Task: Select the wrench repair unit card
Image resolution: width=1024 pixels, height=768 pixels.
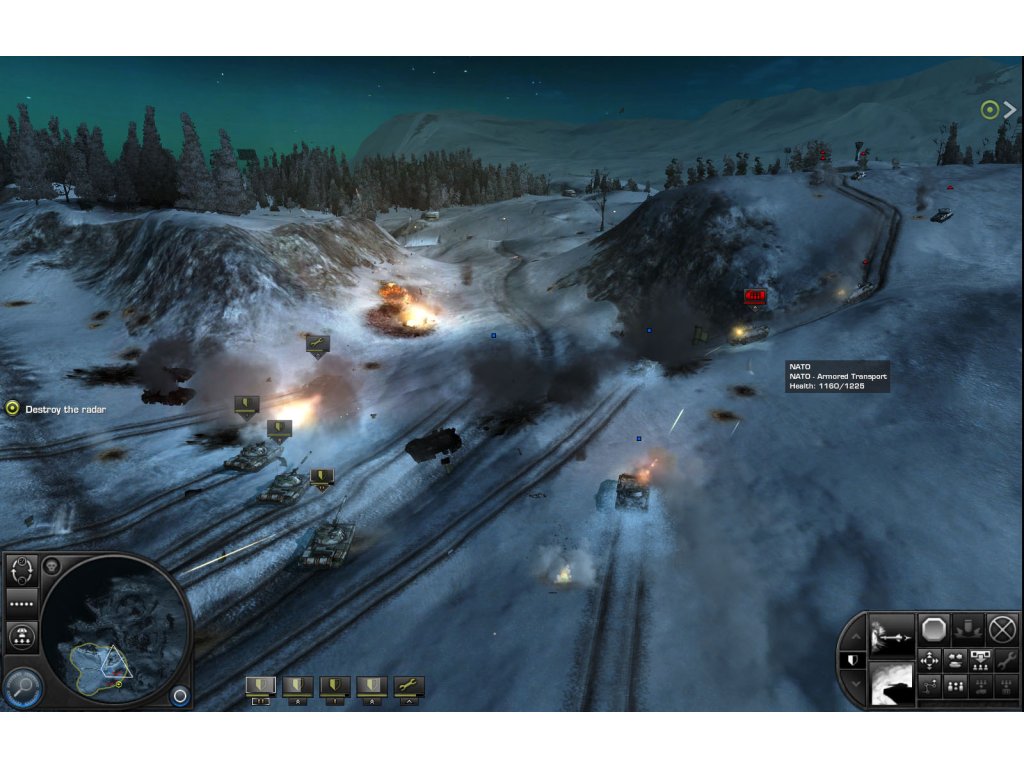Action: point(409,687)
